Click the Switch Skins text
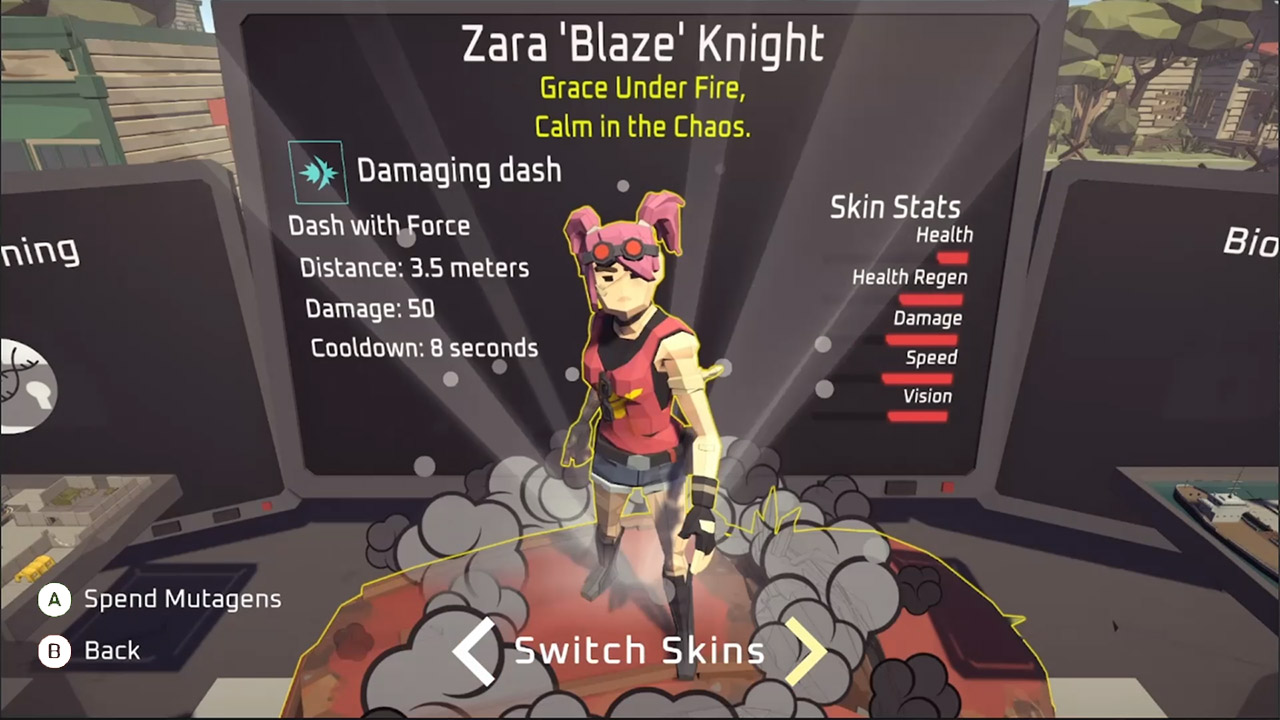The image size is (1280, 720). [640, 651]
